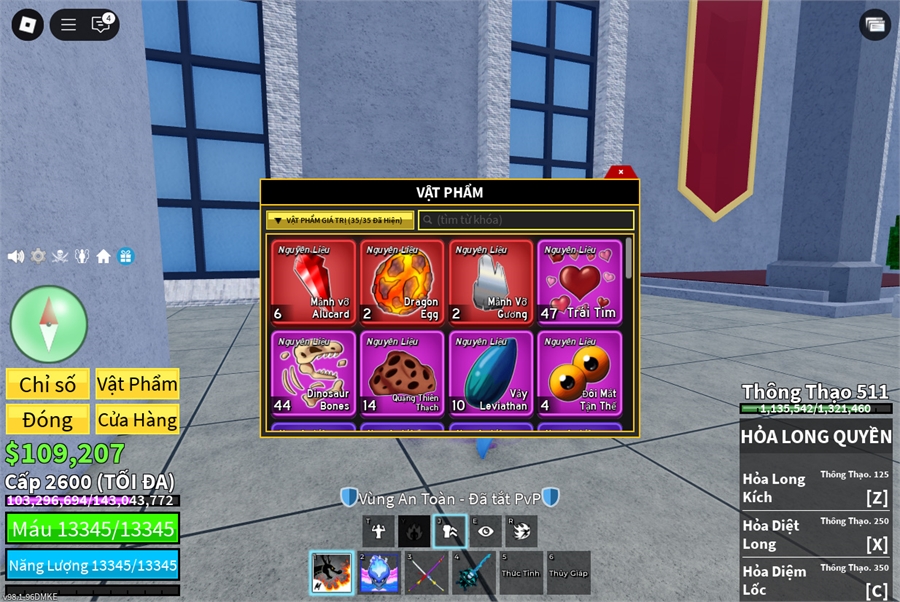
Task: Toggle the sound speaker icon
Action: [x=16, y=256]
